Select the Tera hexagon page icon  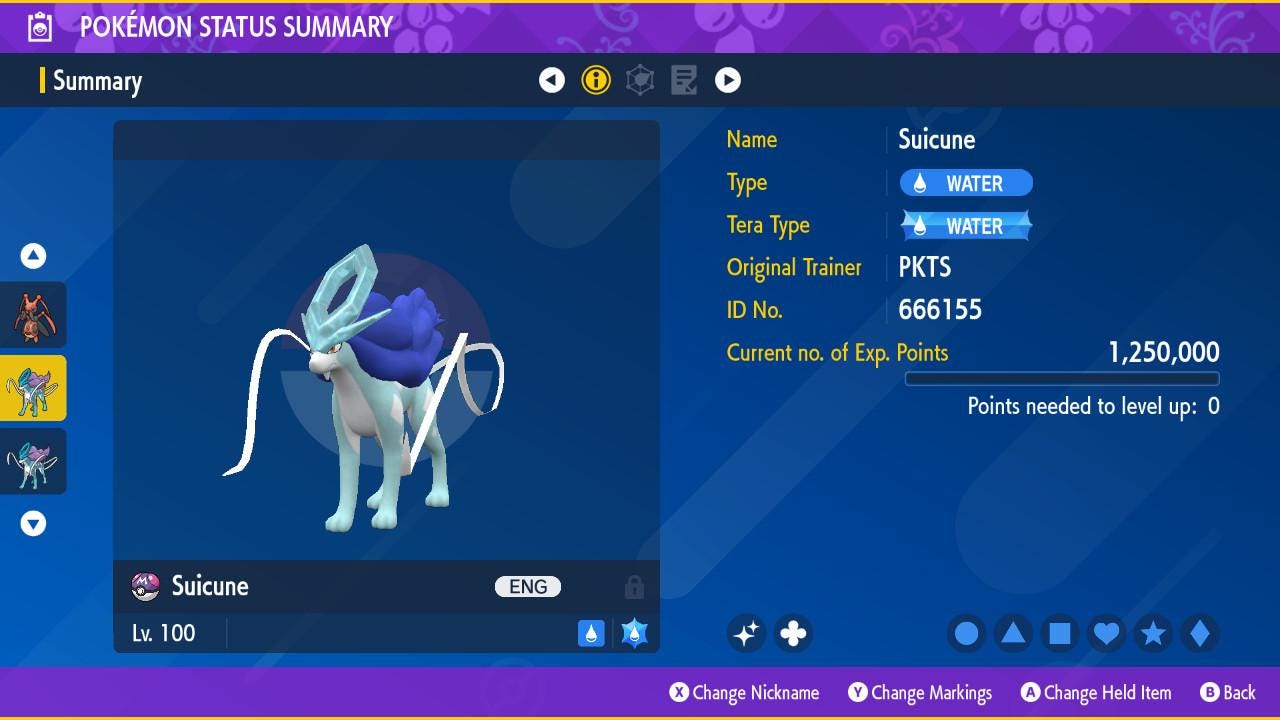[x=640, y=80]
